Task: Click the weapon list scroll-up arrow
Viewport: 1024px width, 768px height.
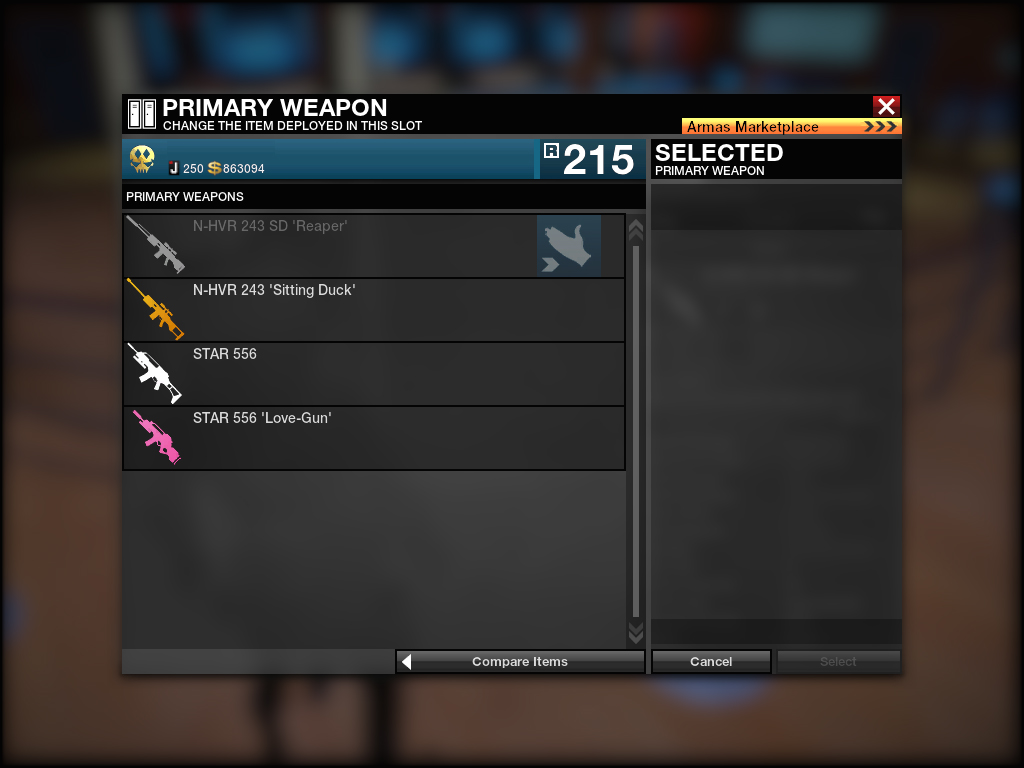Action: click(635, 230)
